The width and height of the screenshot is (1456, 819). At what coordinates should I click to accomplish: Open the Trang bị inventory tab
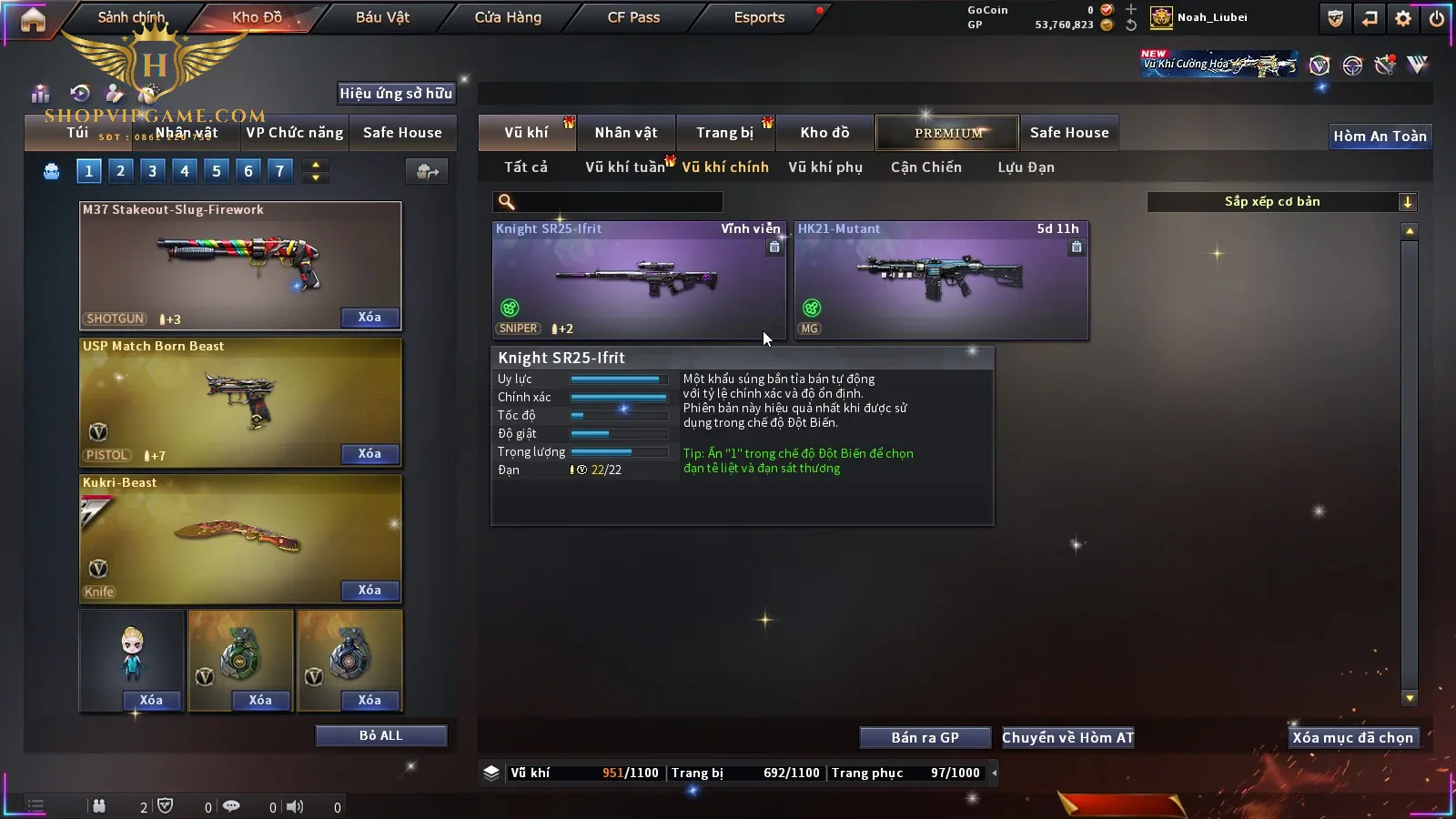[x=724, y=133]
